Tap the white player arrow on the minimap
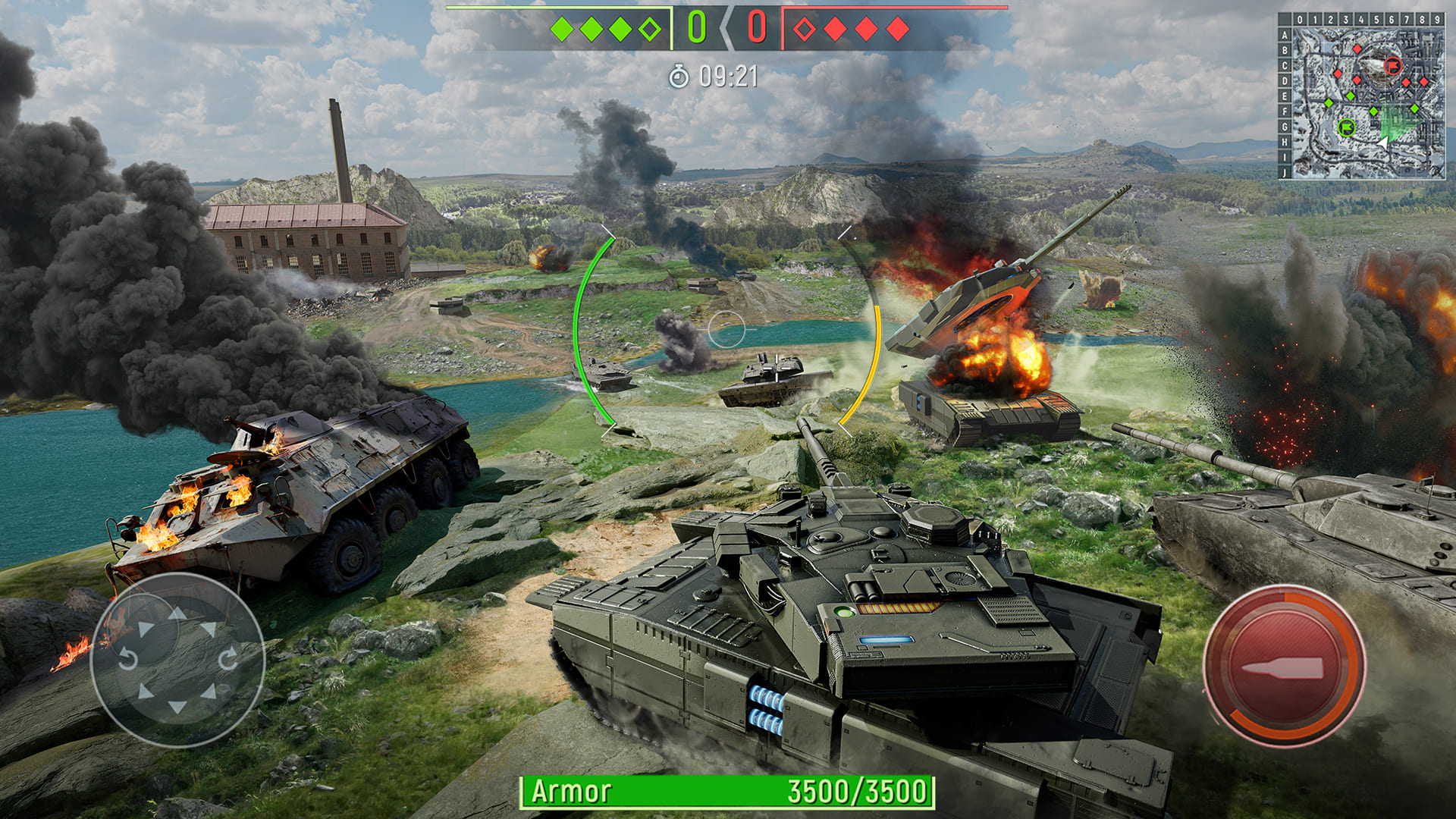 point(1384,144)
